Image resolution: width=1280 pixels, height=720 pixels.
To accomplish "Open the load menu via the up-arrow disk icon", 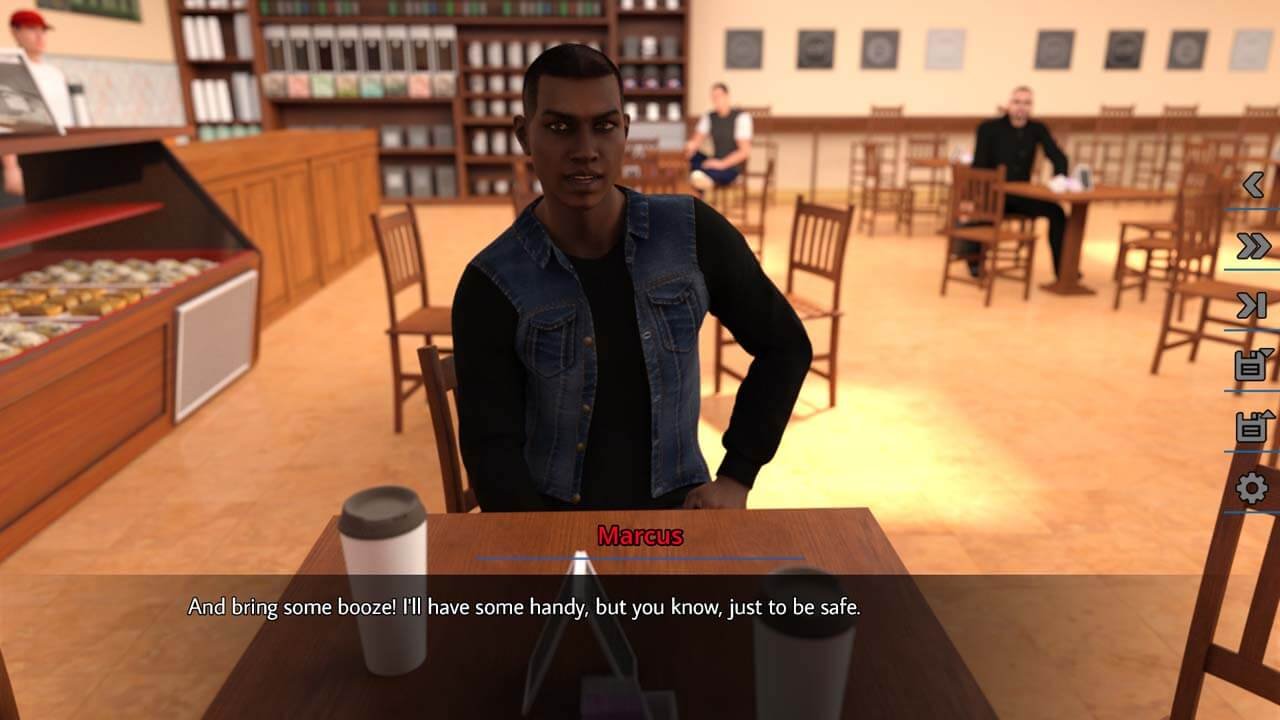I will [1252, 427].
